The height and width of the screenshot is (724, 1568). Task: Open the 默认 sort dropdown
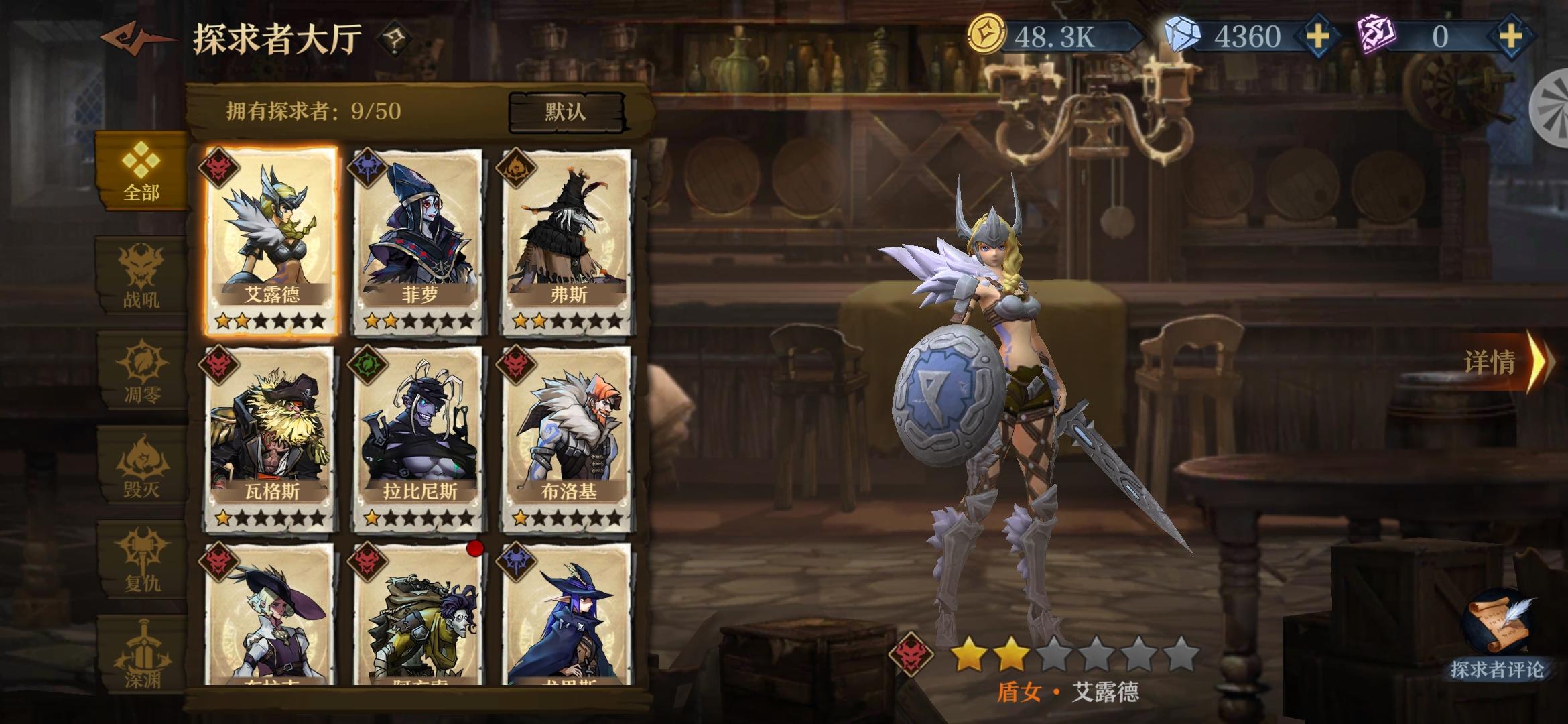coord(567,111)
